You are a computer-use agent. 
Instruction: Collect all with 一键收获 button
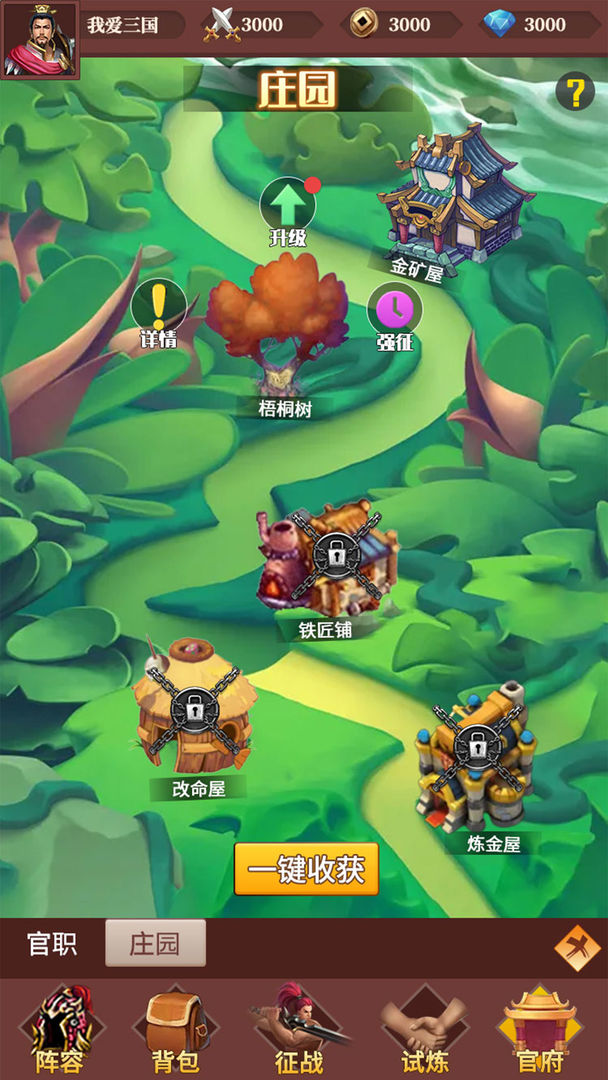click(307, 869)
